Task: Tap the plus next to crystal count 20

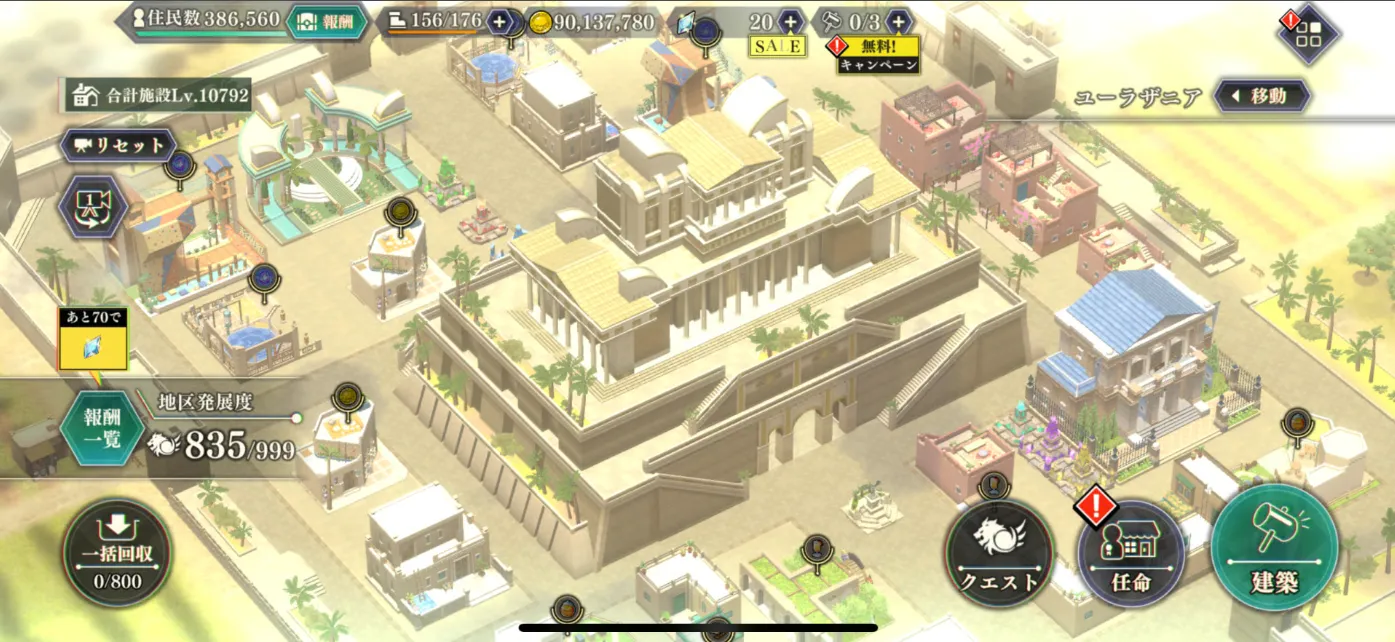Action: click(790, 21)
